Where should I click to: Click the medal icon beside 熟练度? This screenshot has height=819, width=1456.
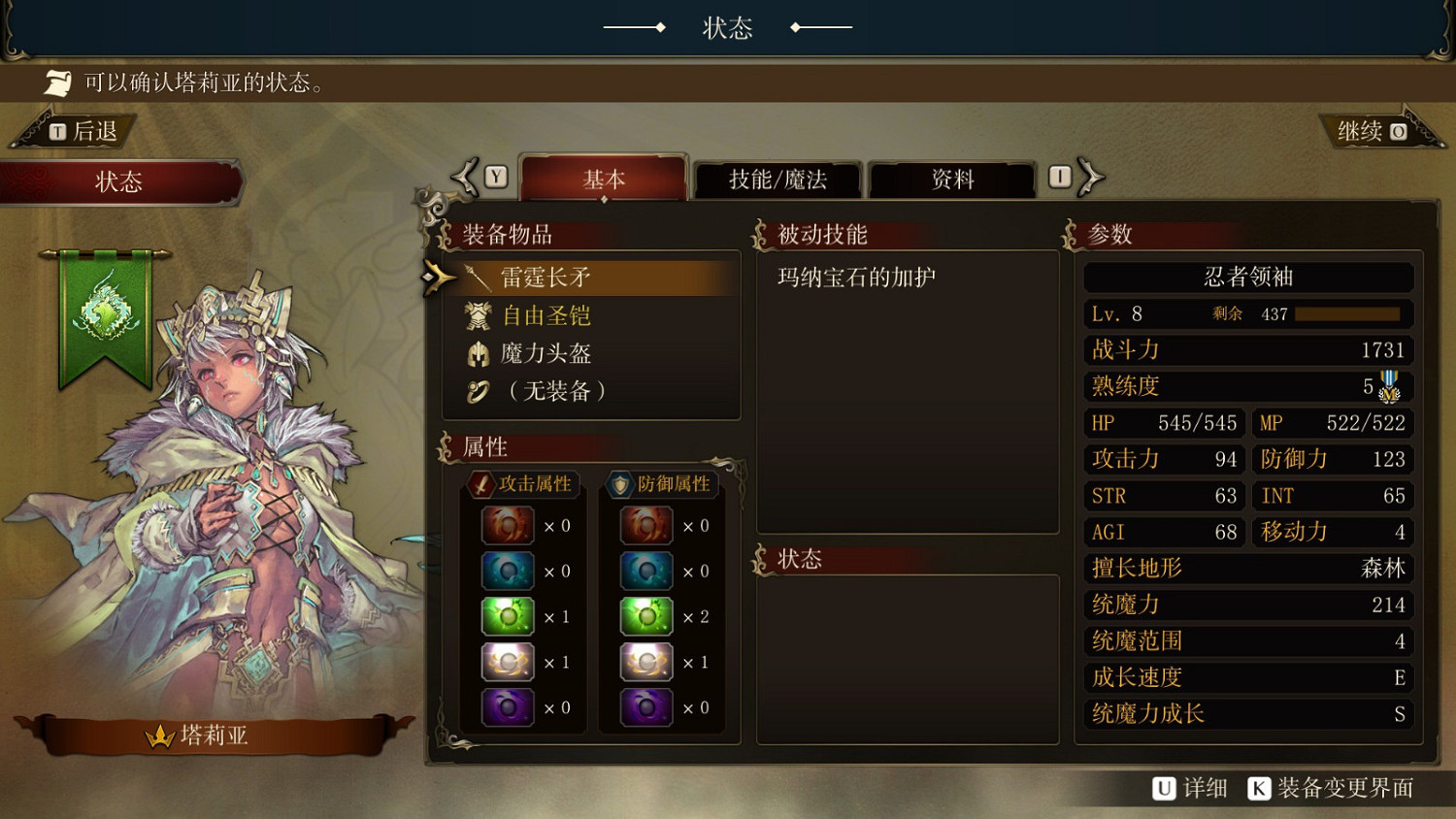tap(1390, 388)
